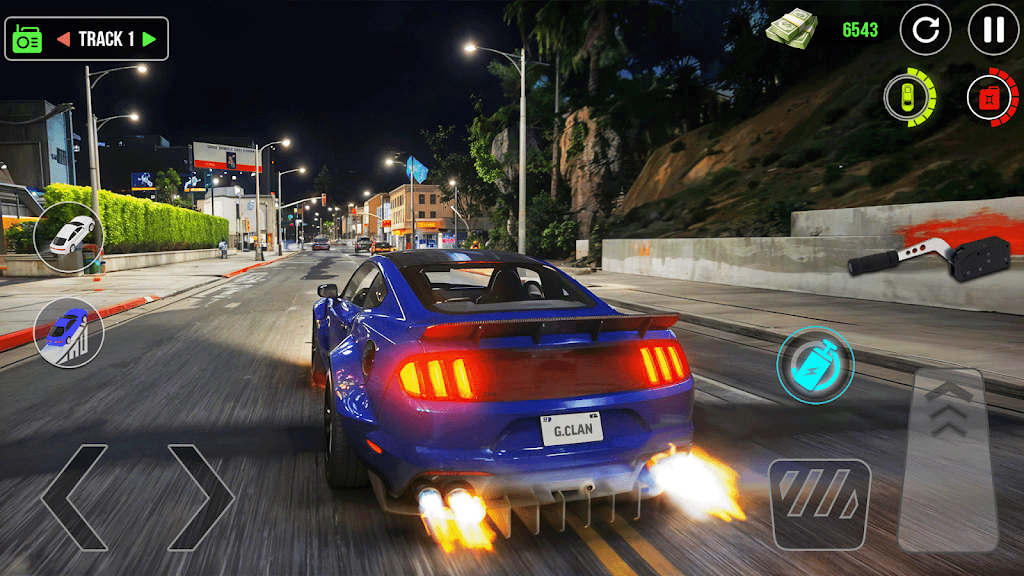Open the cash stack shop icon
Image resolution: width=1024 pixels, height=576 pixels.
pyautogui.click(x=792, y=27)
